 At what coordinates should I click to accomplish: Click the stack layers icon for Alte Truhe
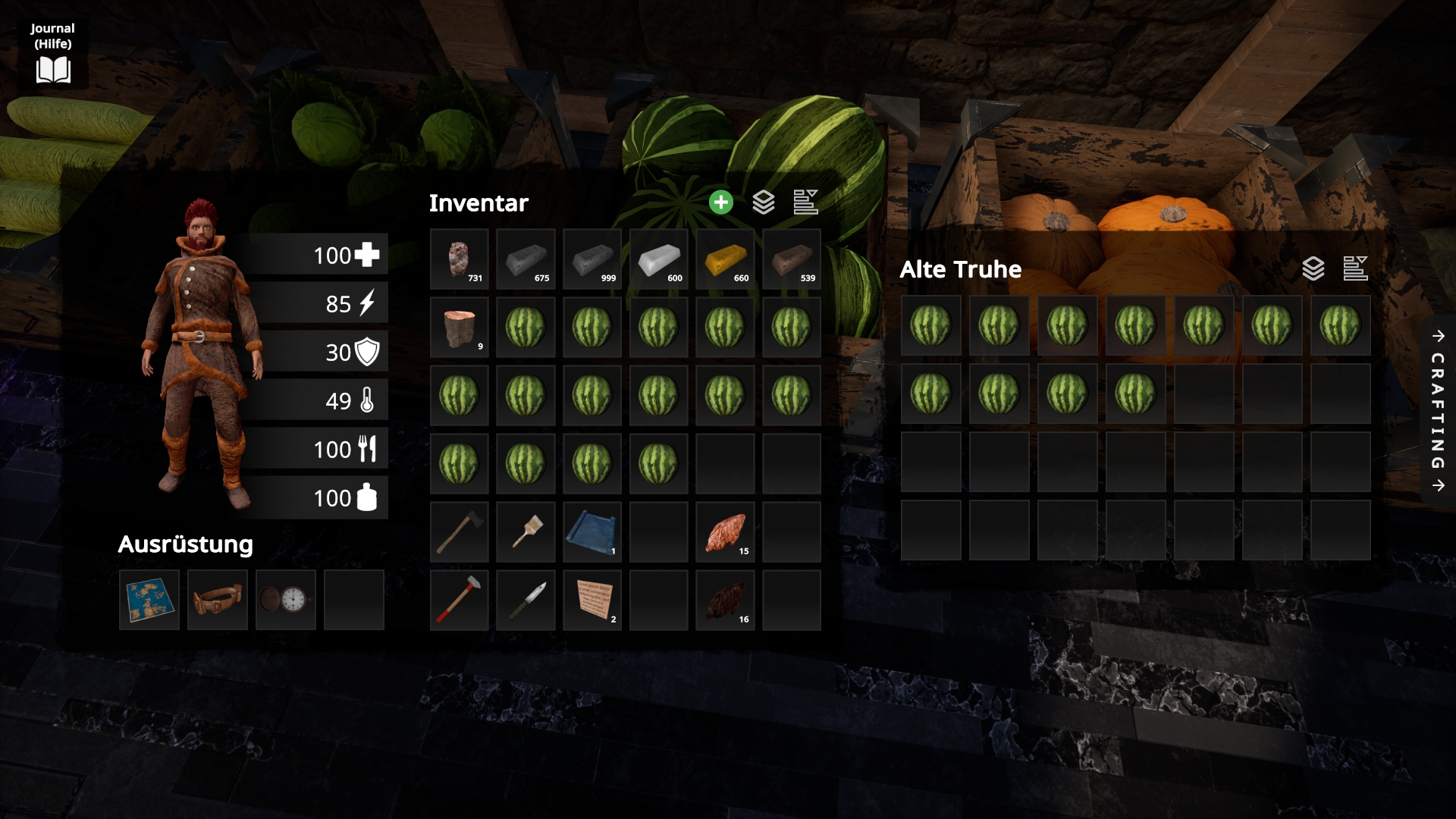coord(1313,268)
